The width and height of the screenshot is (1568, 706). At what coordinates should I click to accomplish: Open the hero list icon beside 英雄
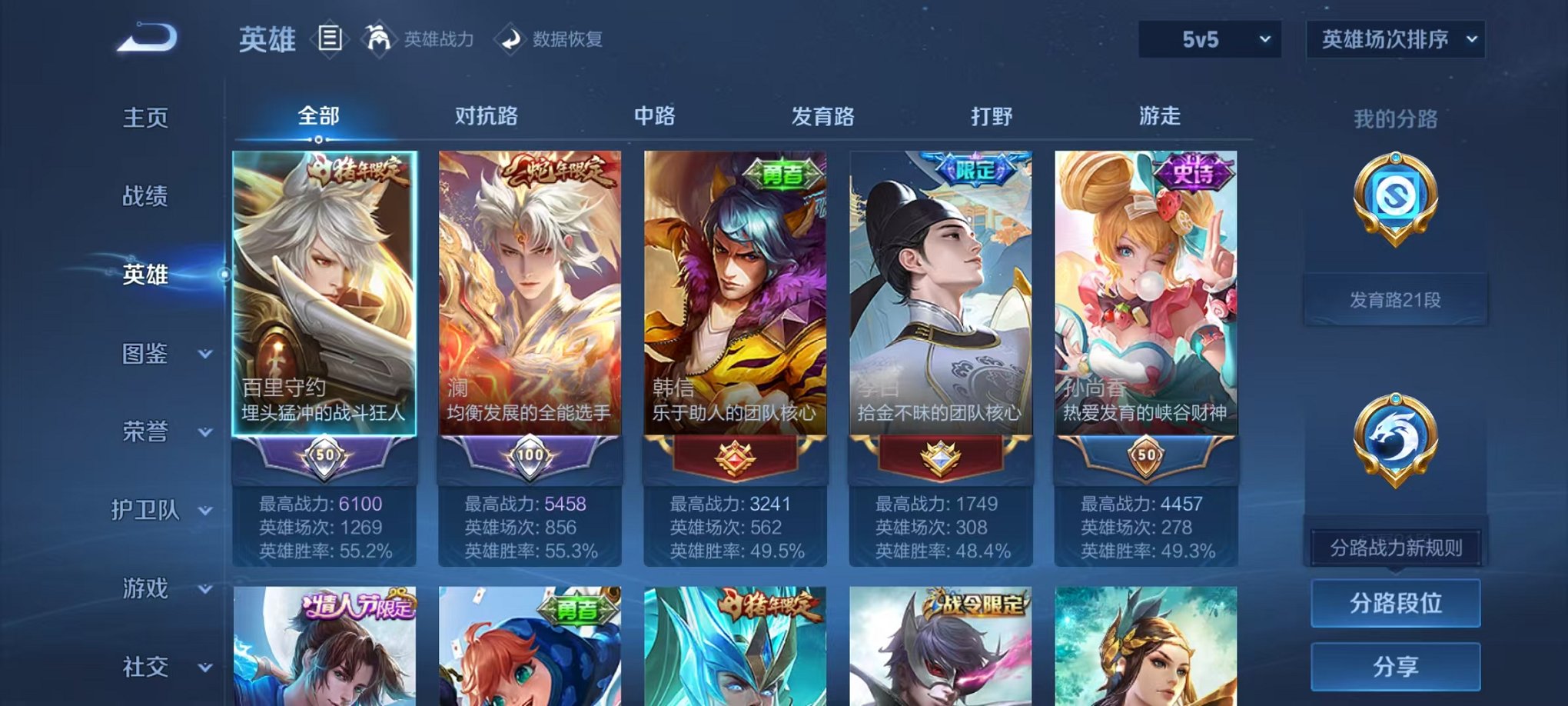[331, 38]
